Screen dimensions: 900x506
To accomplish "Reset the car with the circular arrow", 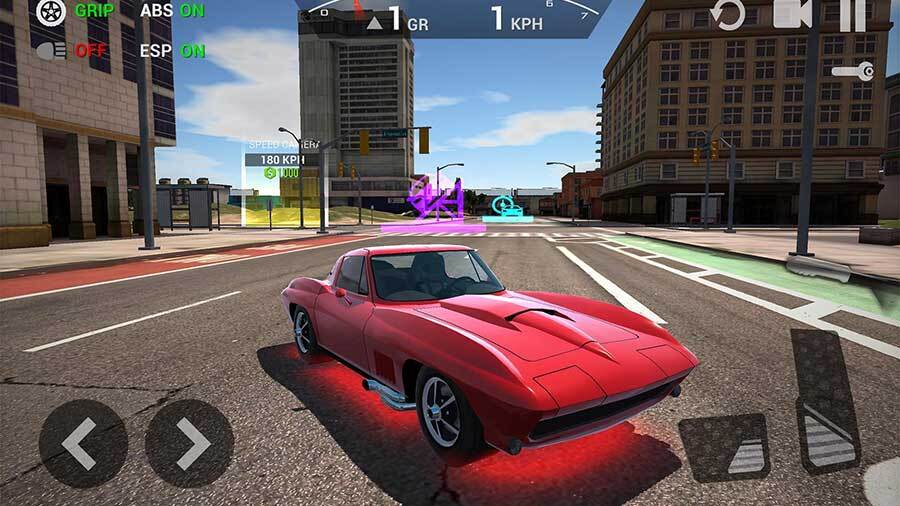I will coord(727,15).
